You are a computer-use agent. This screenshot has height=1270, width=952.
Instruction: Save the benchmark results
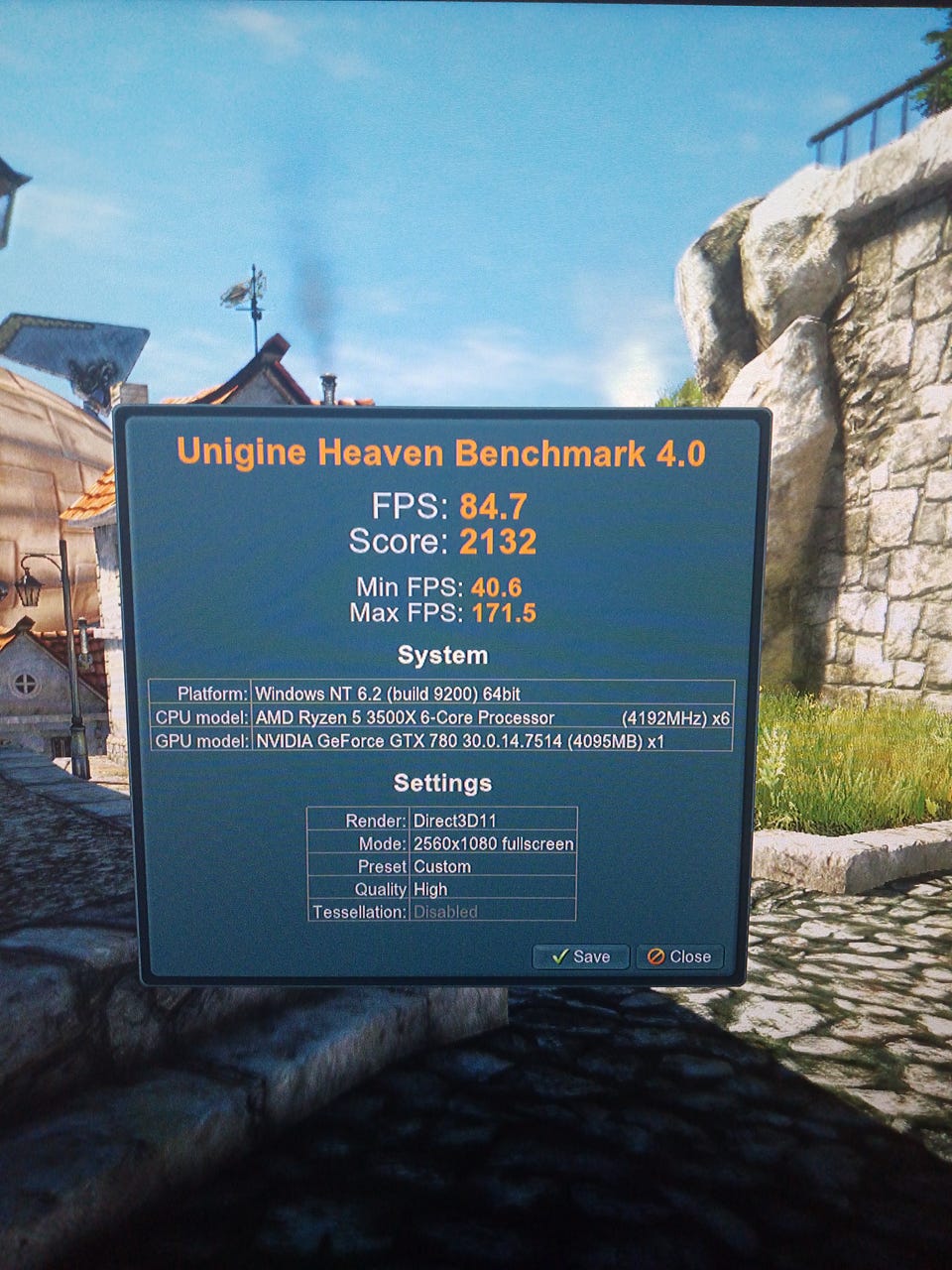pos(580,956)
